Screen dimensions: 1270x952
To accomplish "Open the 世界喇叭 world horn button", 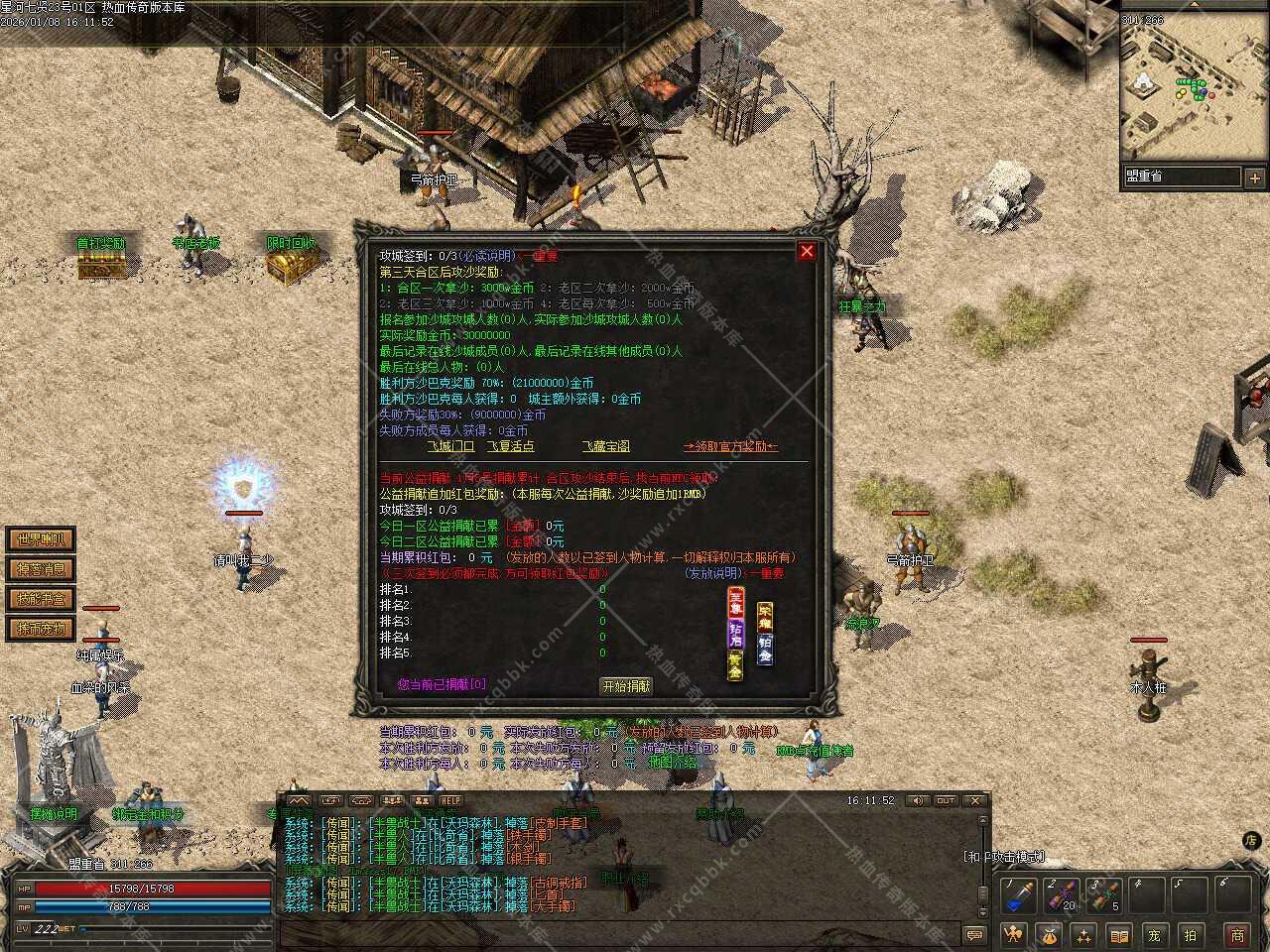I will click(41, 539).
